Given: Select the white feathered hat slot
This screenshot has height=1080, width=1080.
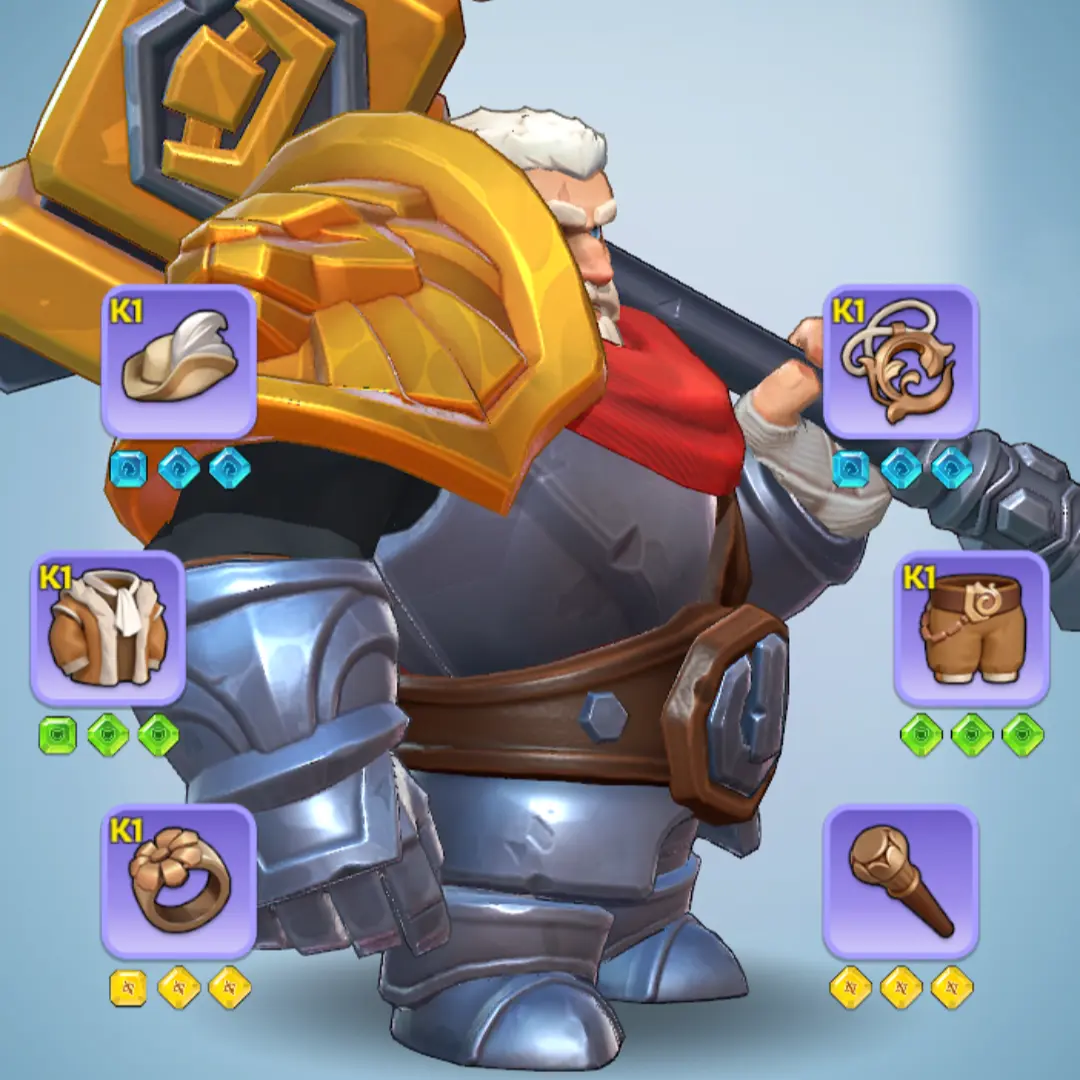Looking at the screenshot, I should coord(179,362).
